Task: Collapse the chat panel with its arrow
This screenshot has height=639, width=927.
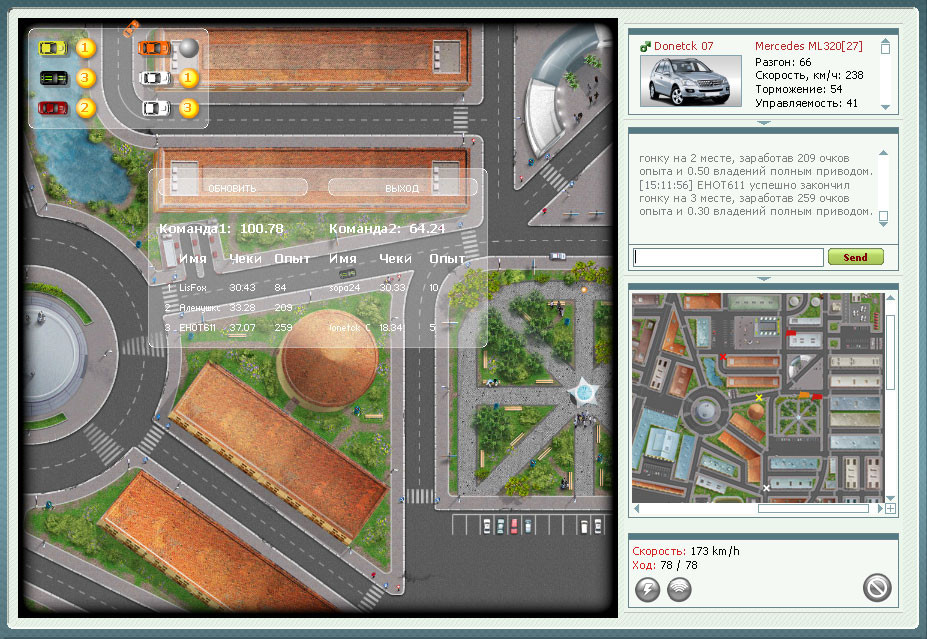Action: pyautogui.click(x=764, y=279)
